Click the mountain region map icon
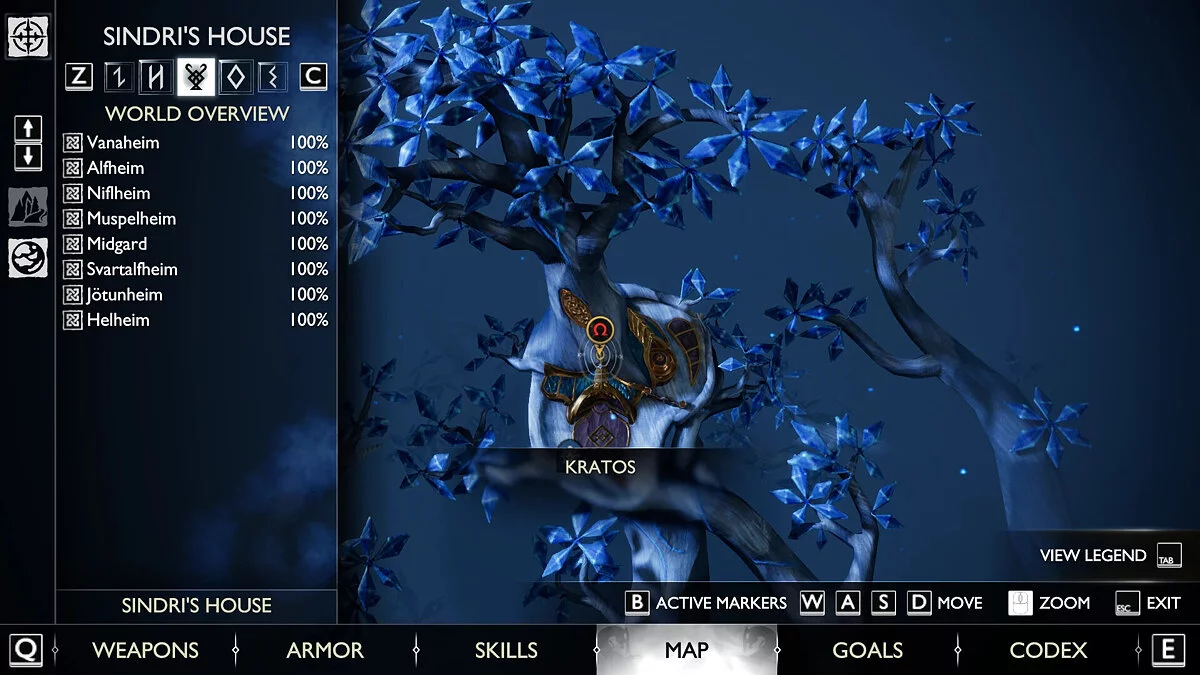 (28, 207)
